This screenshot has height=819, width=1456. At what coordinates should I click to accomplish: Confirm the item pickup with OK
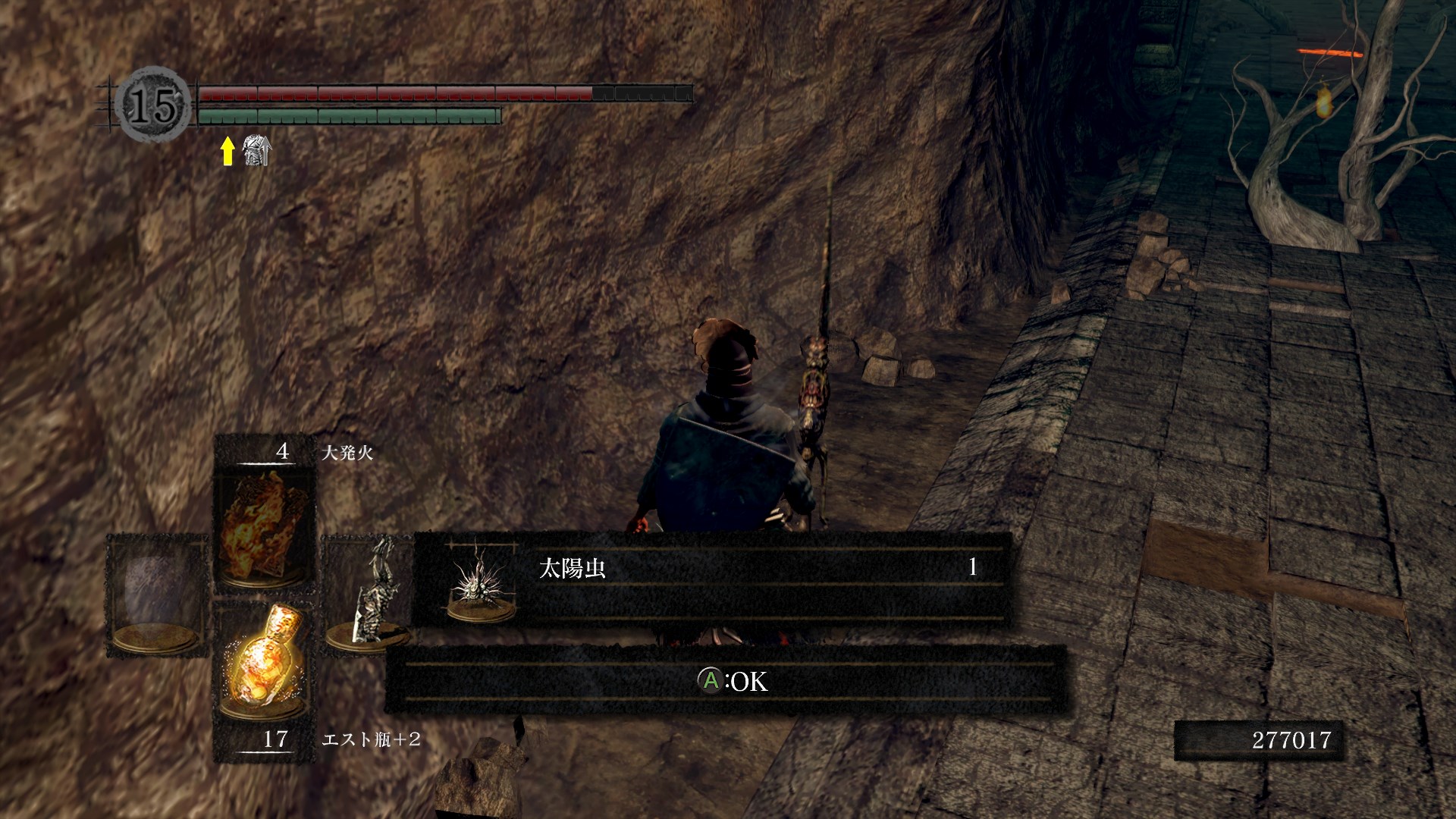(732, 681)
